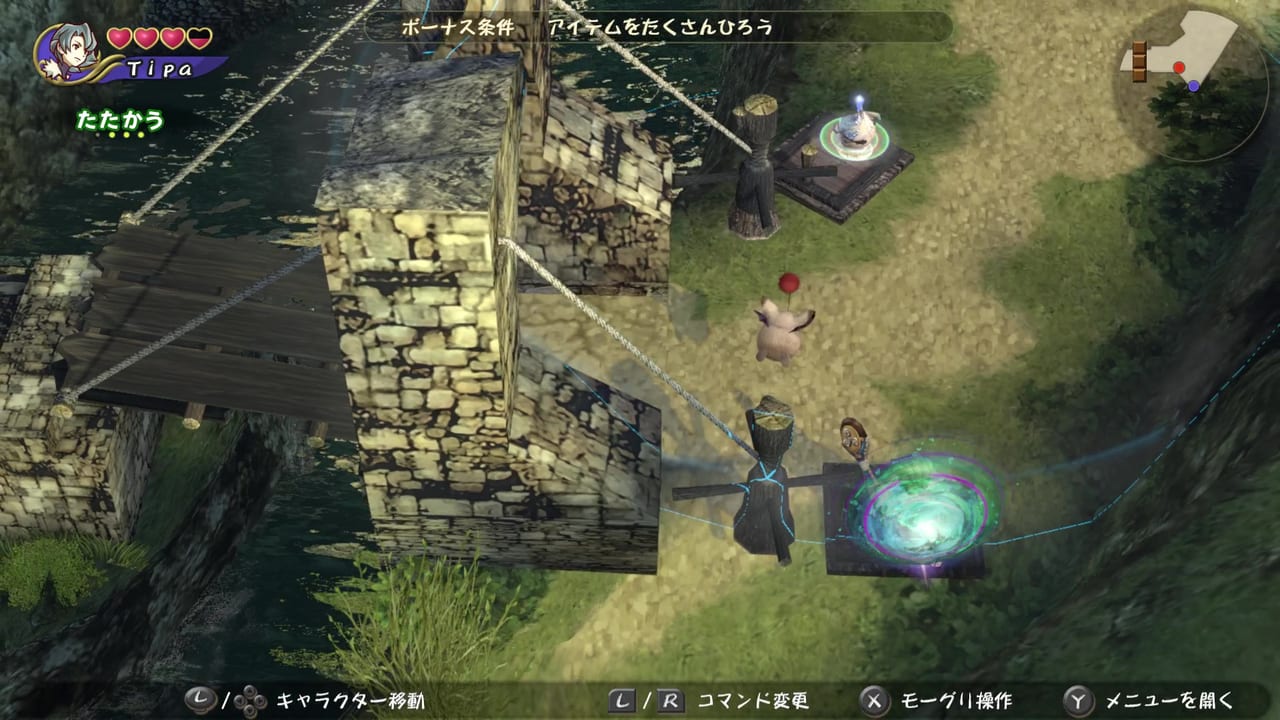The height and width of the screenshot is (720, 1280).
Task: Click the half-empty fourth heart icon
Action: 199,39
